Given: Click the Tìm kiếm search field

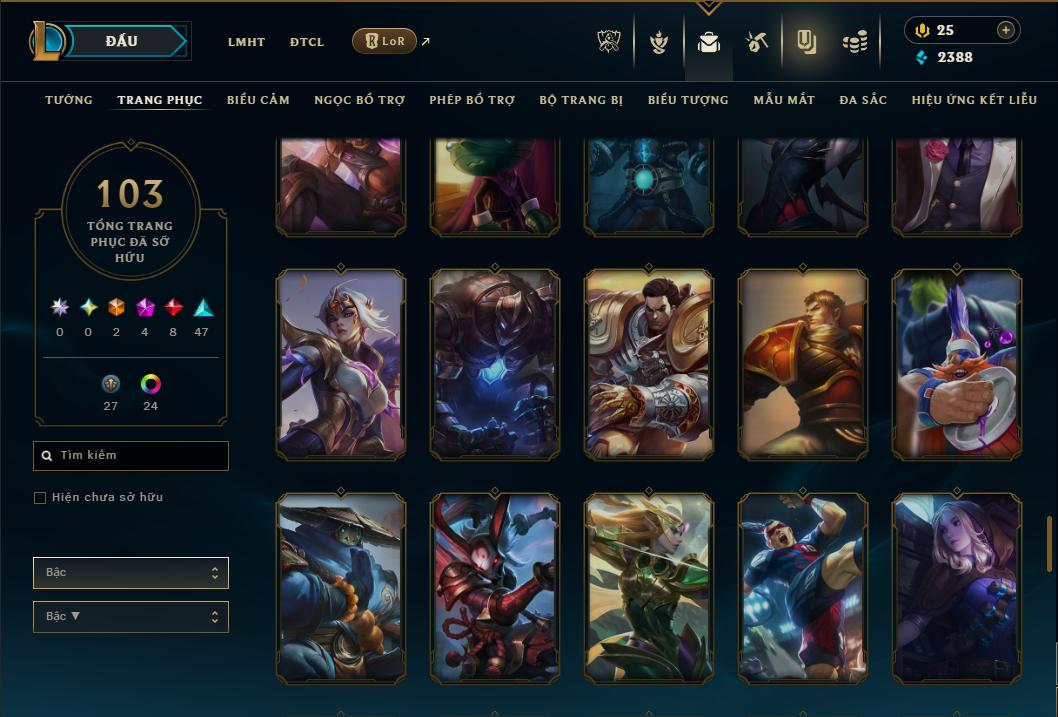Looking at the screenshot, I should (131, 456).
